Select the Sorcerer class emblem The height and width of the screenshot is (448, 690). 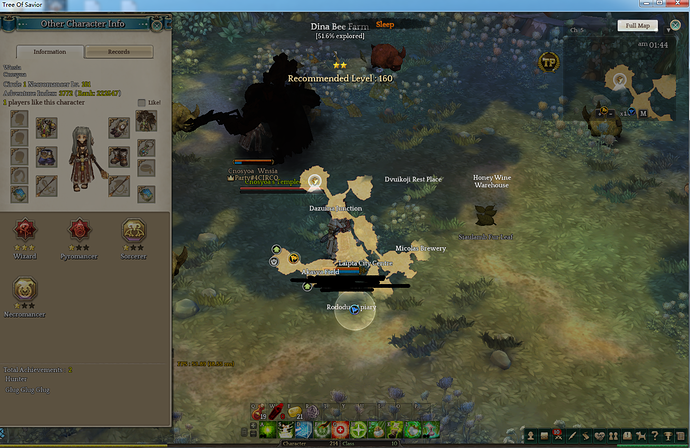(x=133, y=230)
